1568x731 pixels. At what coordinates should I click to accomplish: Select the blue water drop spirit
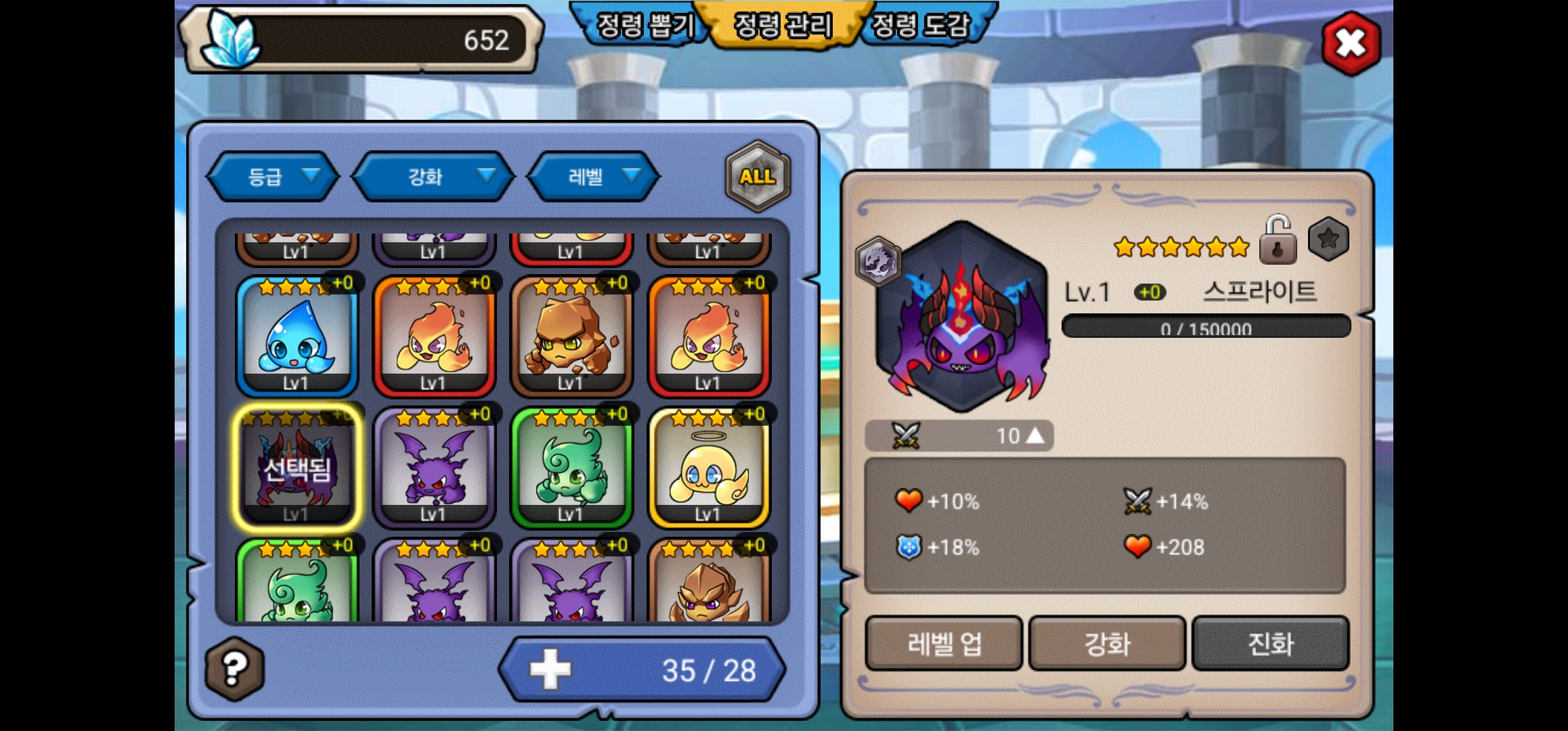click(297, 336)
